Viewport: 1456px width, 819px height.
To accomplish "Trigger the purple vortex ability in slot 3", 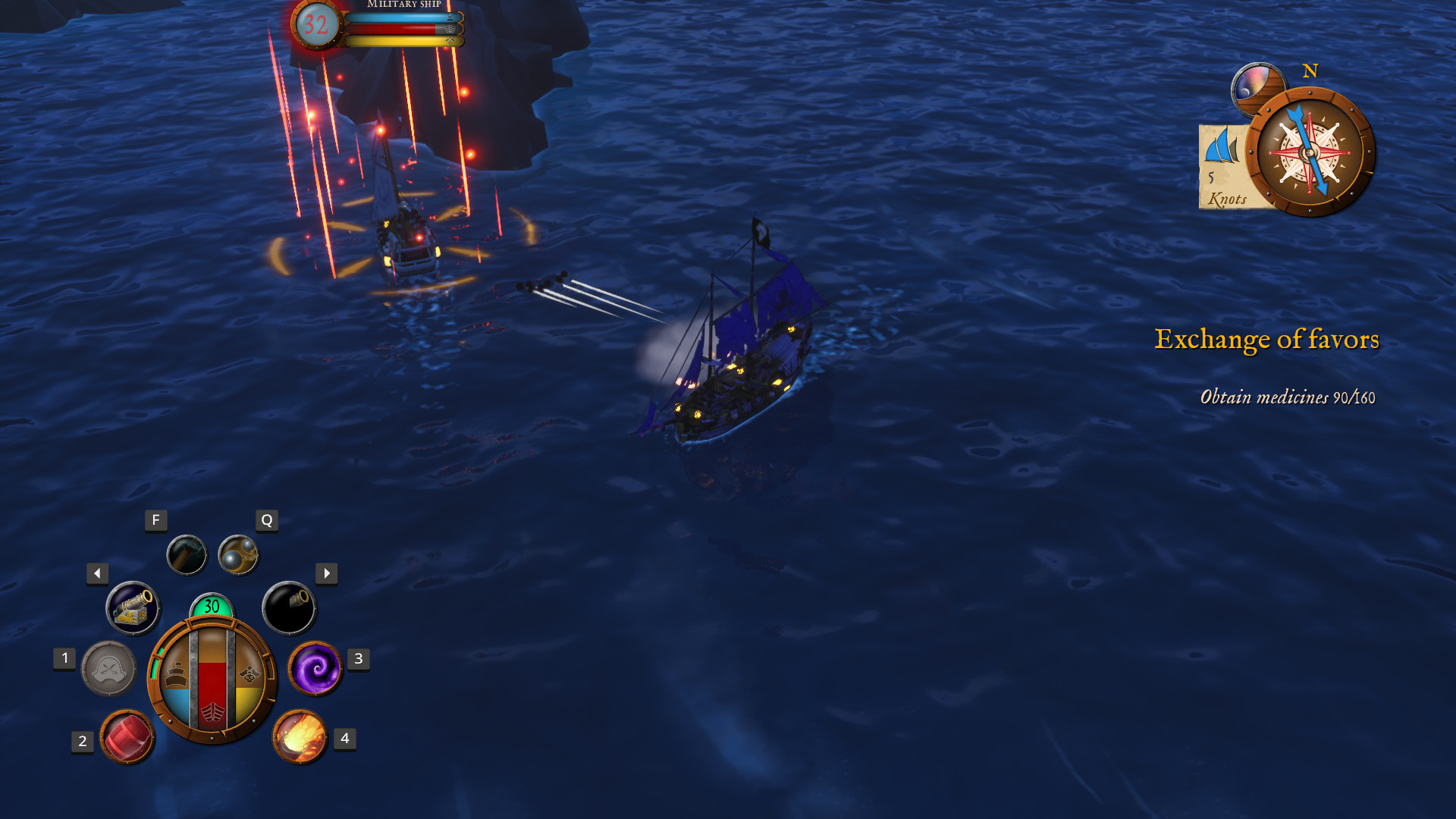I will coord(315,670).
